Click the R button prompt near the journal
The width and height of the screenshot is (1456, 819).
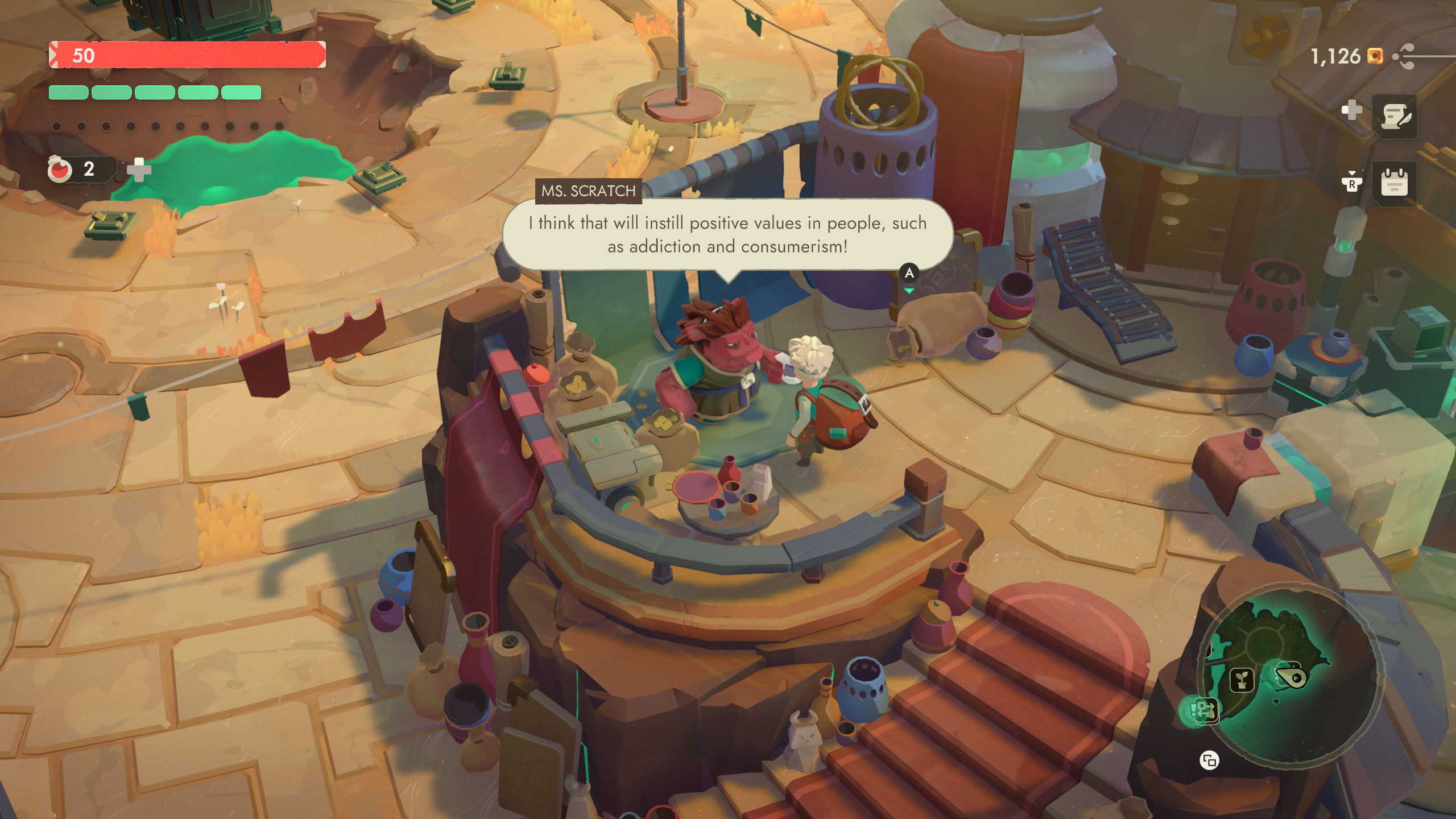[1352, 183]
